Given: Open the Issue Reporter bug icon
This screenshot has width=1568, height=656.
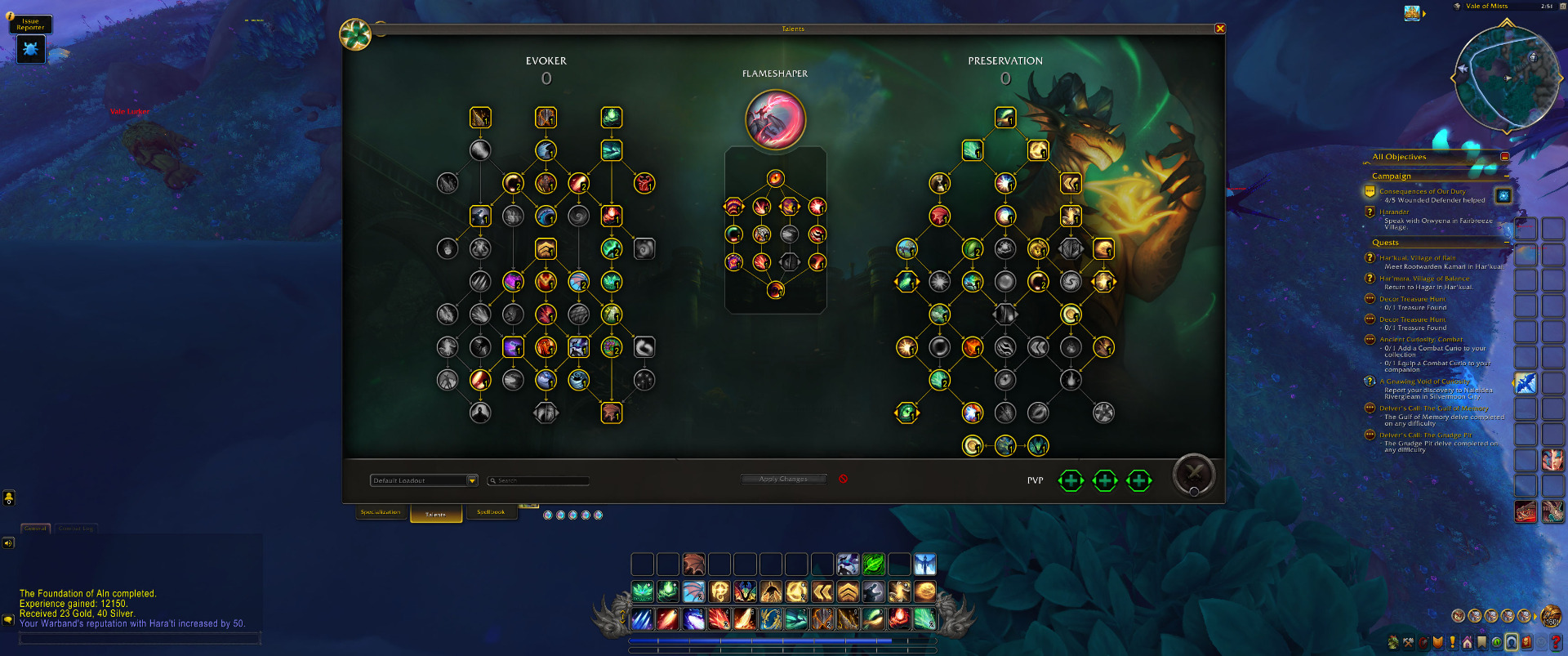Looking at the screenshot, I should pos(31,49).
